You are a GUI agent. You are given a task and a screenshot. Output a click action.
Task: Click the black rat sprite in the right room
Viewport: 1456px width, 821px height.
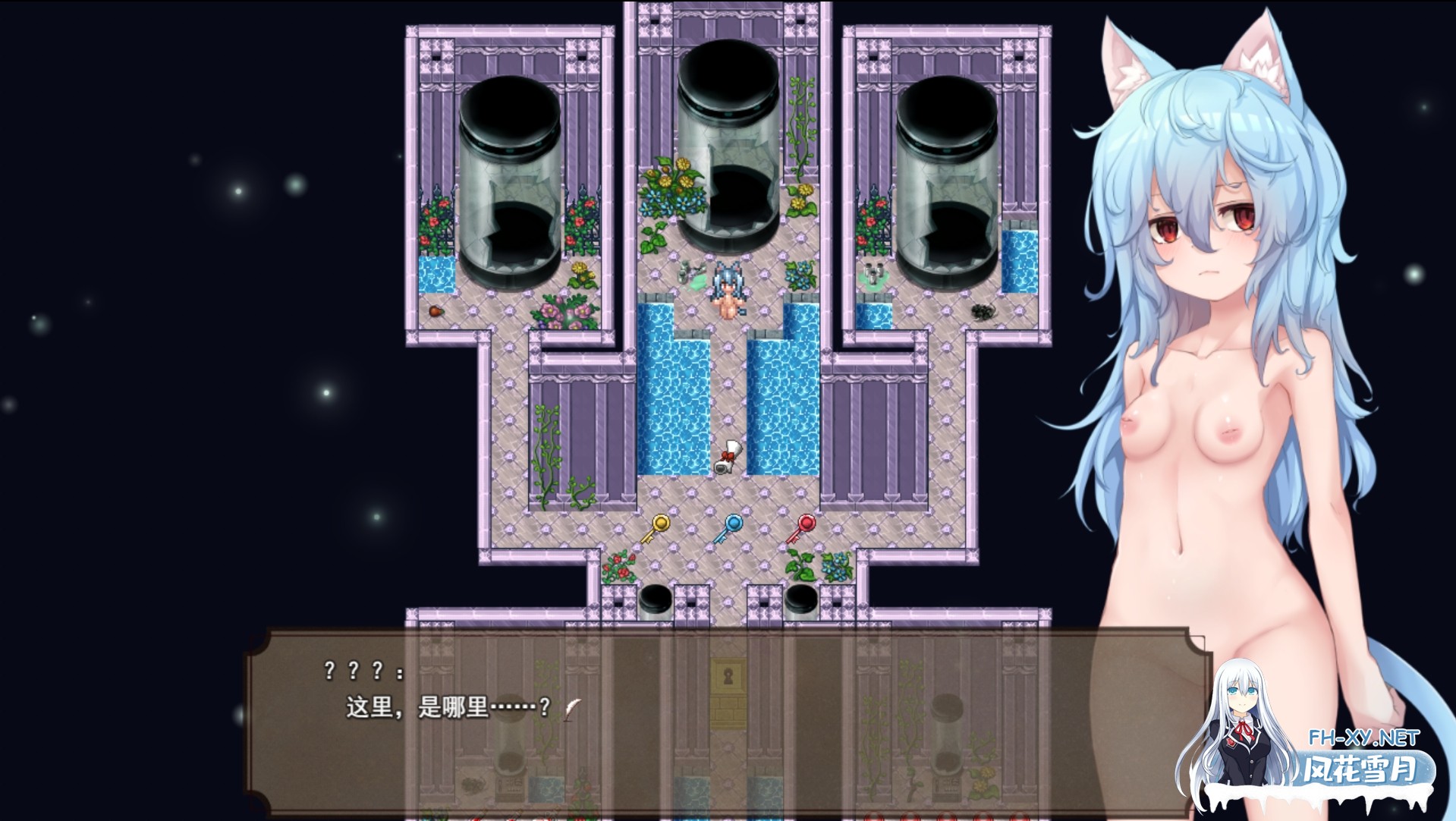click(984, 313)
